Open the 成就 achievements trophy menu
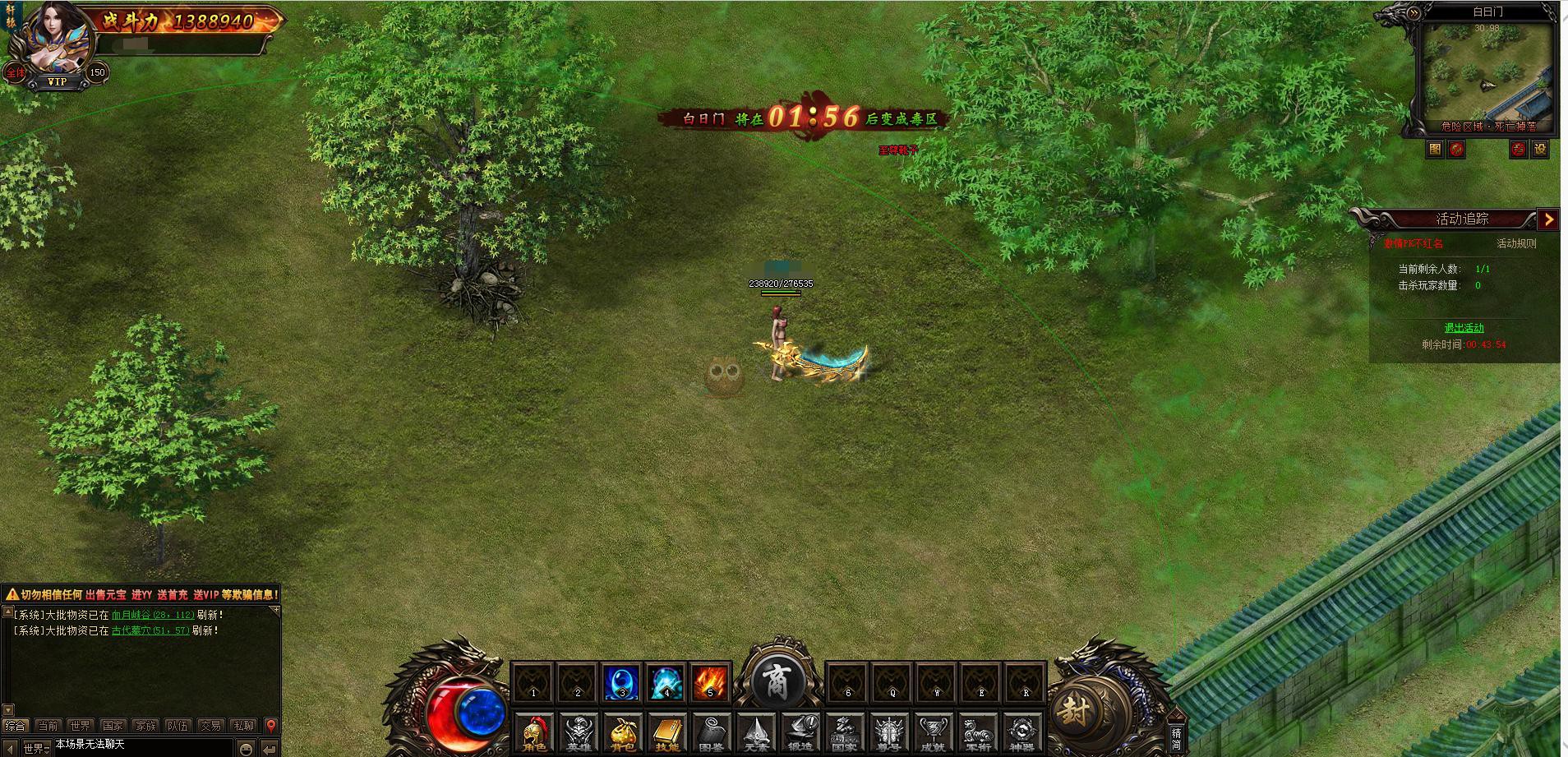Screen dimensions: 1568x757 [x=933, y=732]
